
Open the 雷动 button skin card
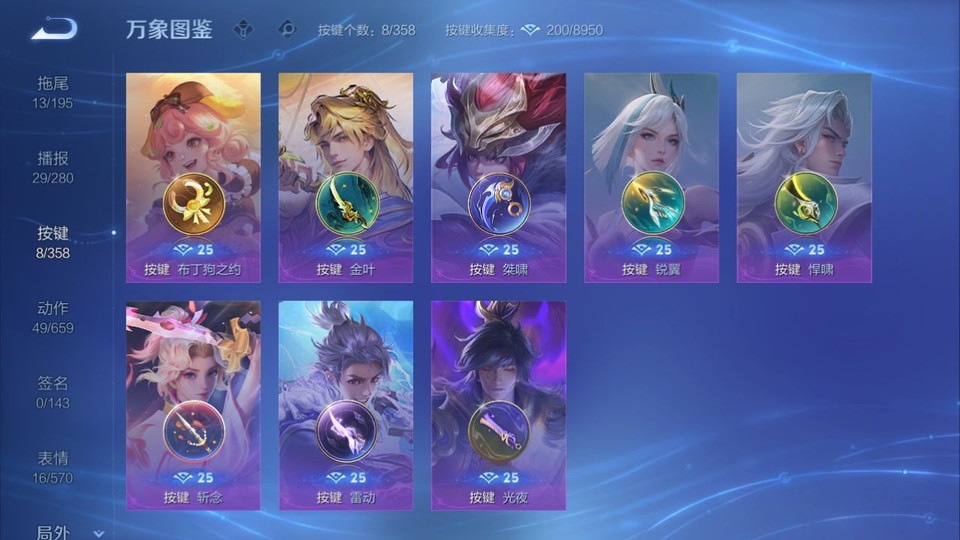coord(346,405)
